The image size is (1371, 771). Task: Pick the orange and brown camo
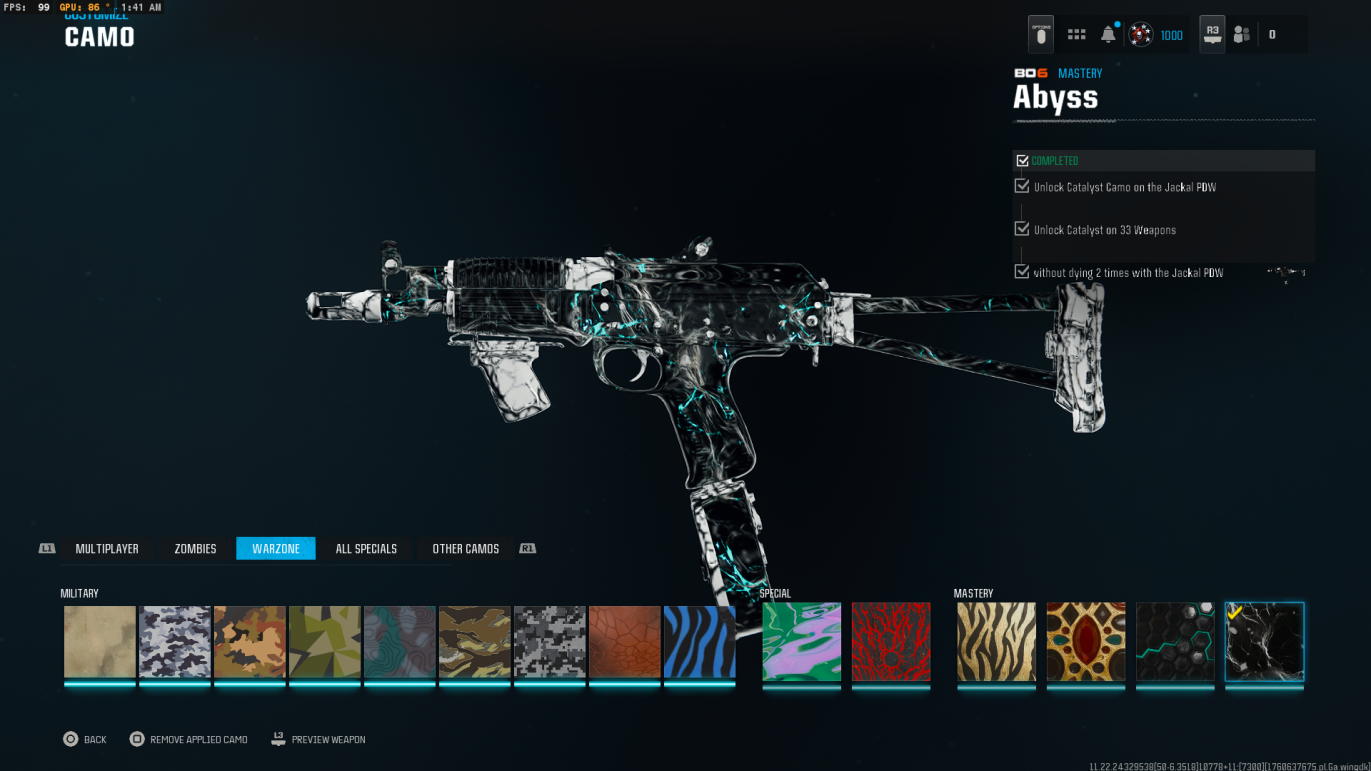(x=250, y=642)
